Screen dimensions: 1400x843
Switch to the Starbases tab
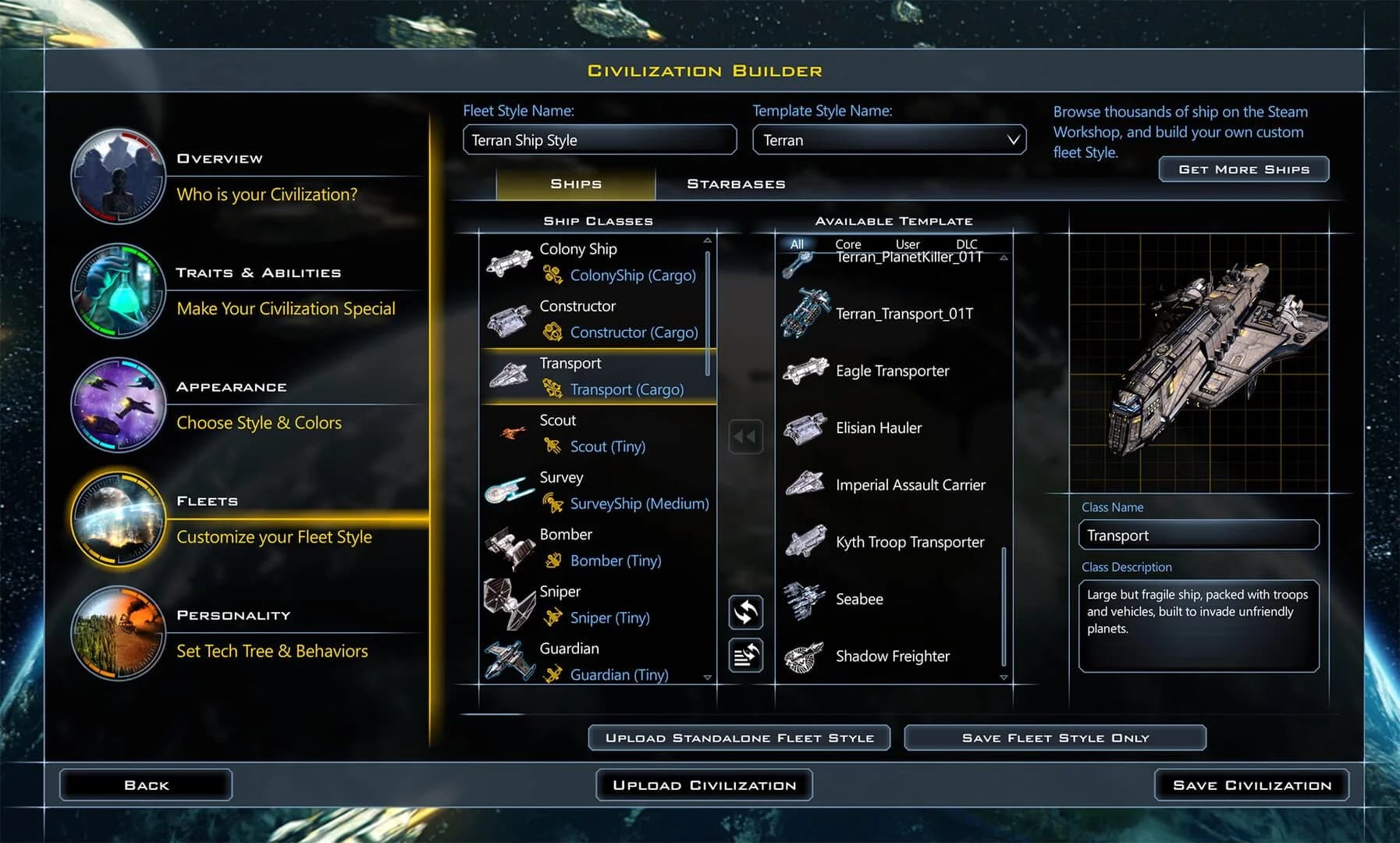click(x=735, y=183)
